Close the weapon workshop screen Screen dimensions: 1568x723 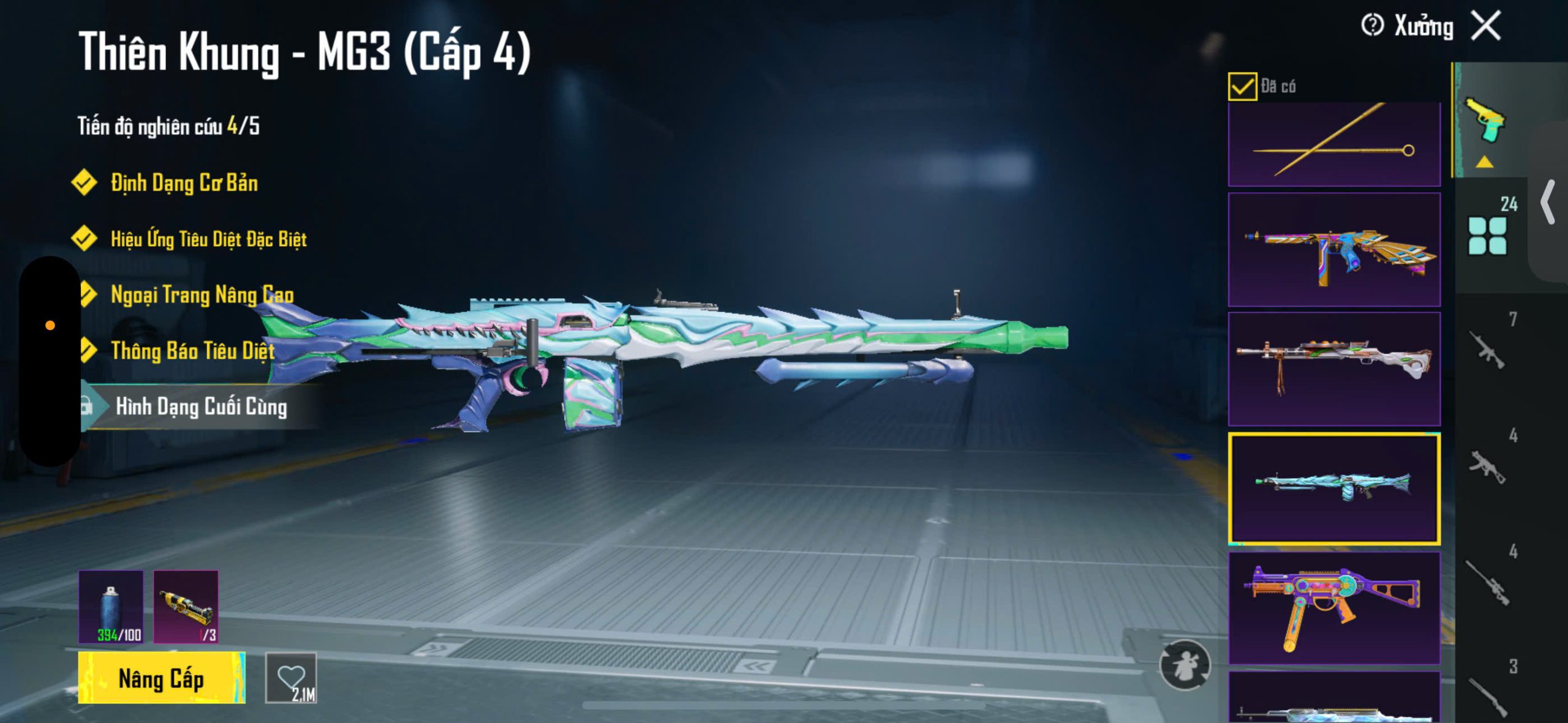pos(1486,26)
